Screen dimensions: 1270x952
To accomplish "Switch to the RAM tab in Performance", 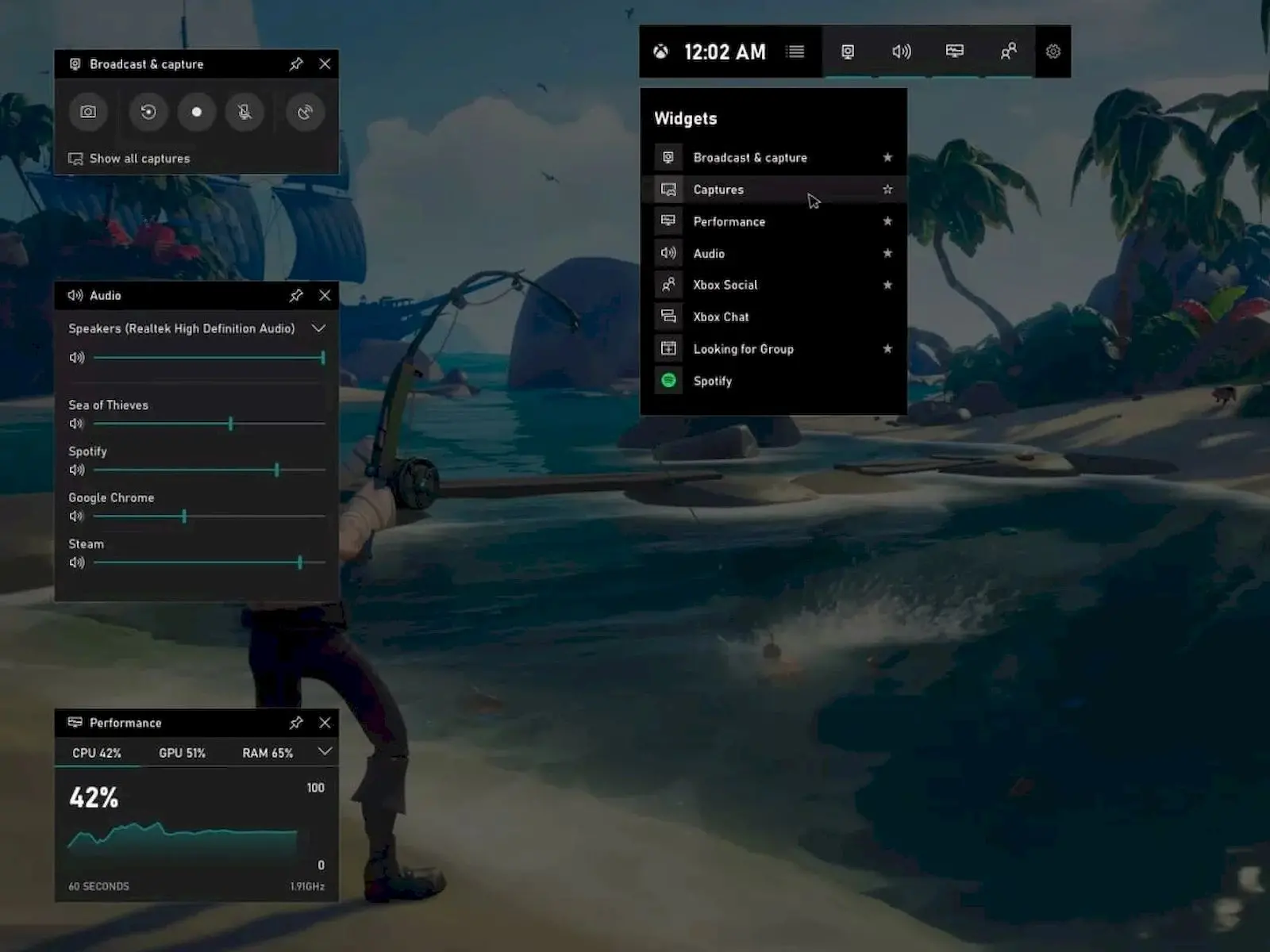I will click(267, 752).
